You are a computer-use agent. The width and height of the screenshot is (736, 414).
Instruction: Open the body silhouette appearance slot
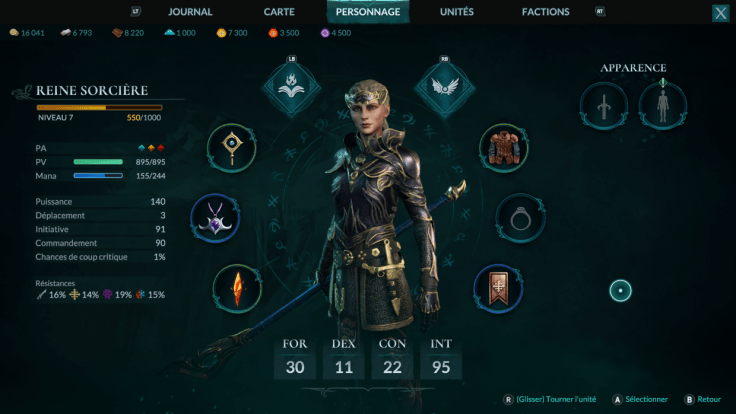click(x=662, y=105)
